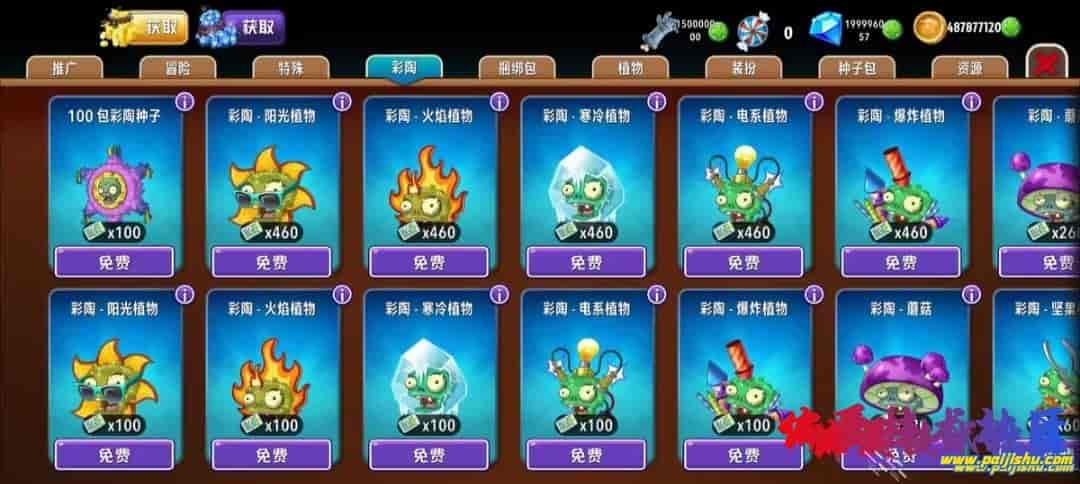This screenshot has width=1080, height=484.
Task: Click 免费 under the x100 爆炸植物 pack
Action: pos(744,455)
